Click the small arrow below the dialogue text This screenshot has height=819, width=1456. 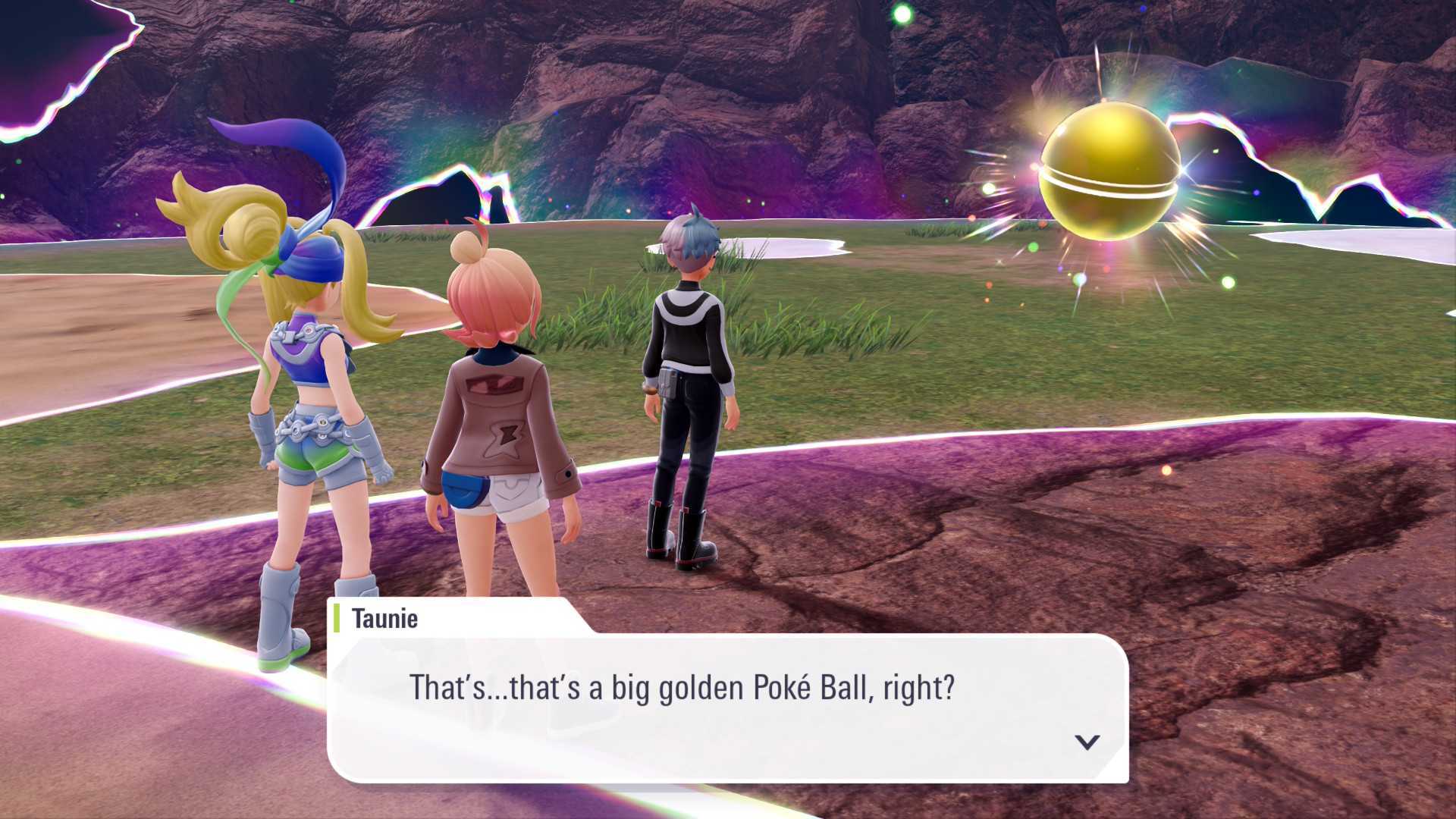1087,744
